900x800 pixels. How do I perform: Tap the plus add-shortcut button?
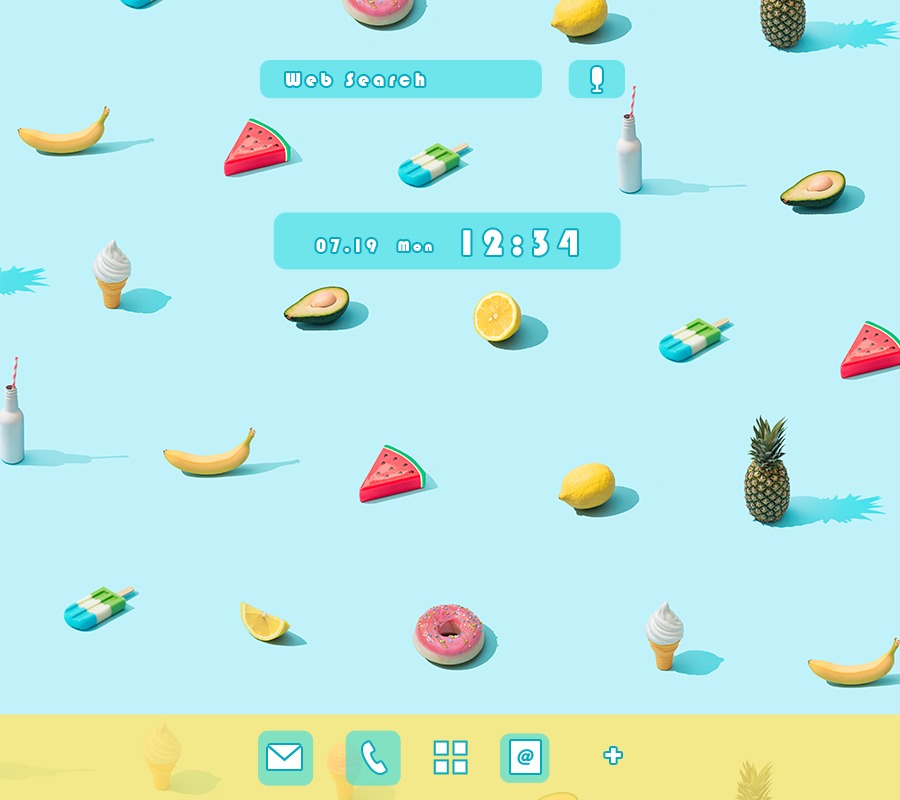point(613,756)
